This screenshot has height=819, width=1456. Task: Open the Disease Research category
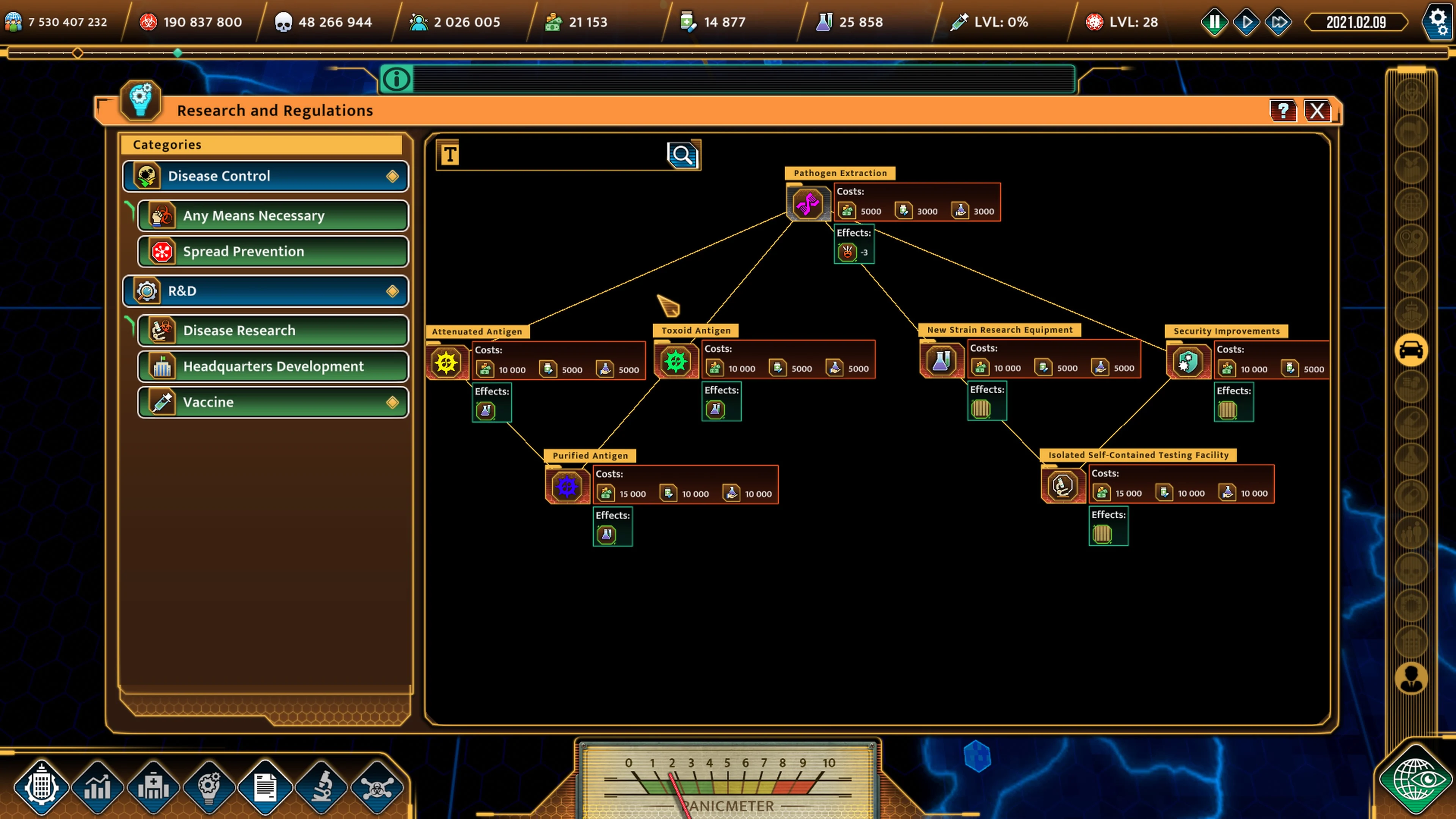pos(273,330)
